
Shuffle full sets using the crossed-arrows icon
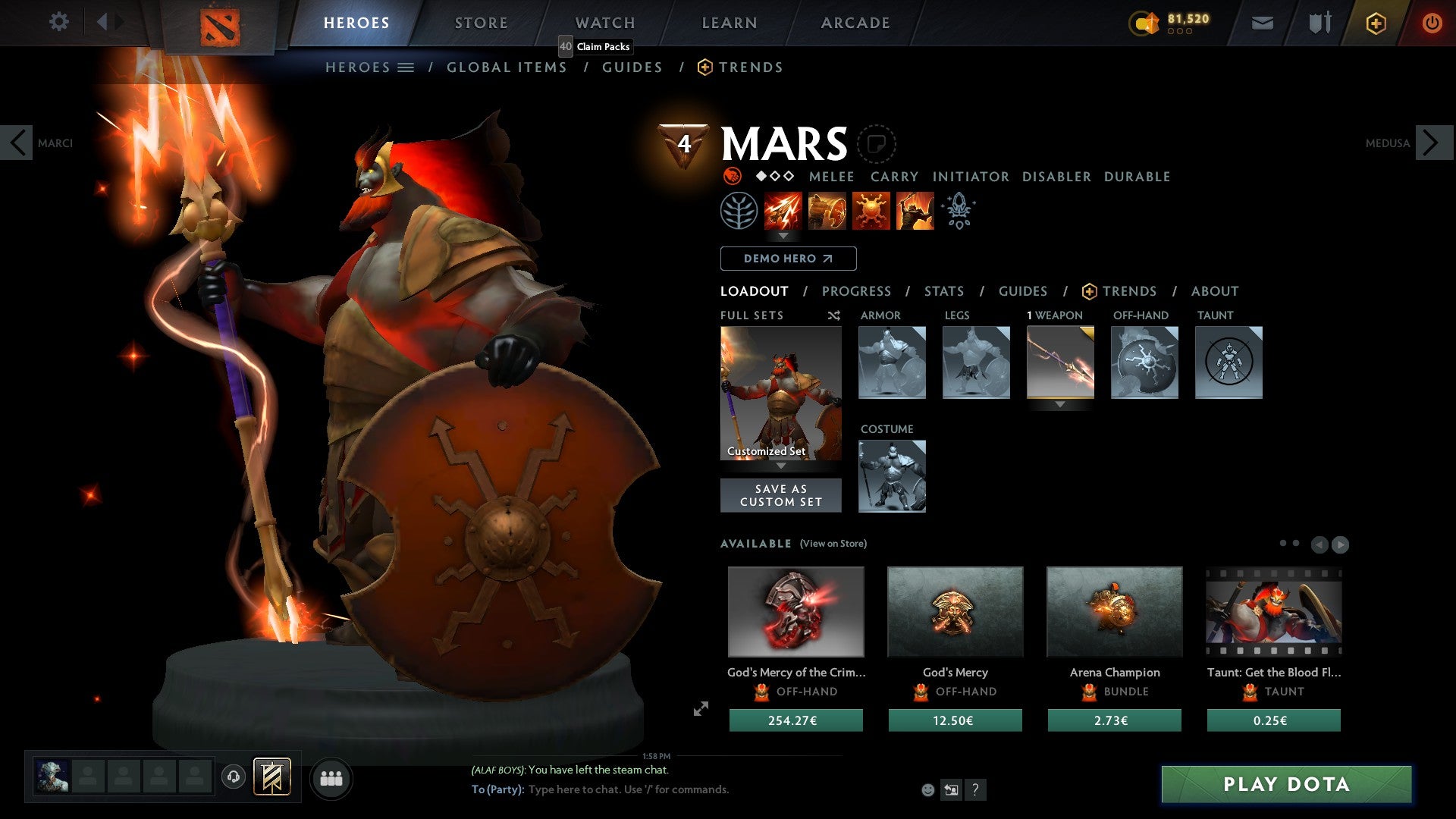[833, 315]
